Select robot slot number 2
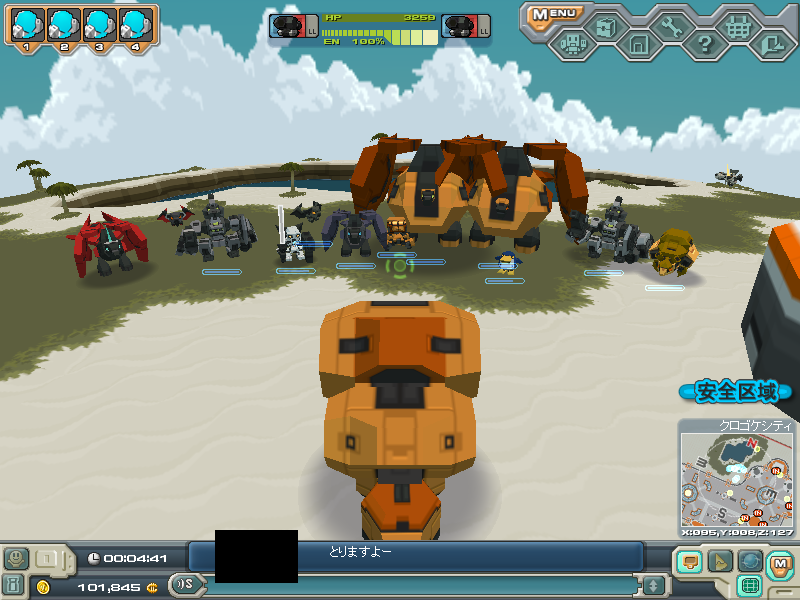800x600 pixels. click(65, 23)
